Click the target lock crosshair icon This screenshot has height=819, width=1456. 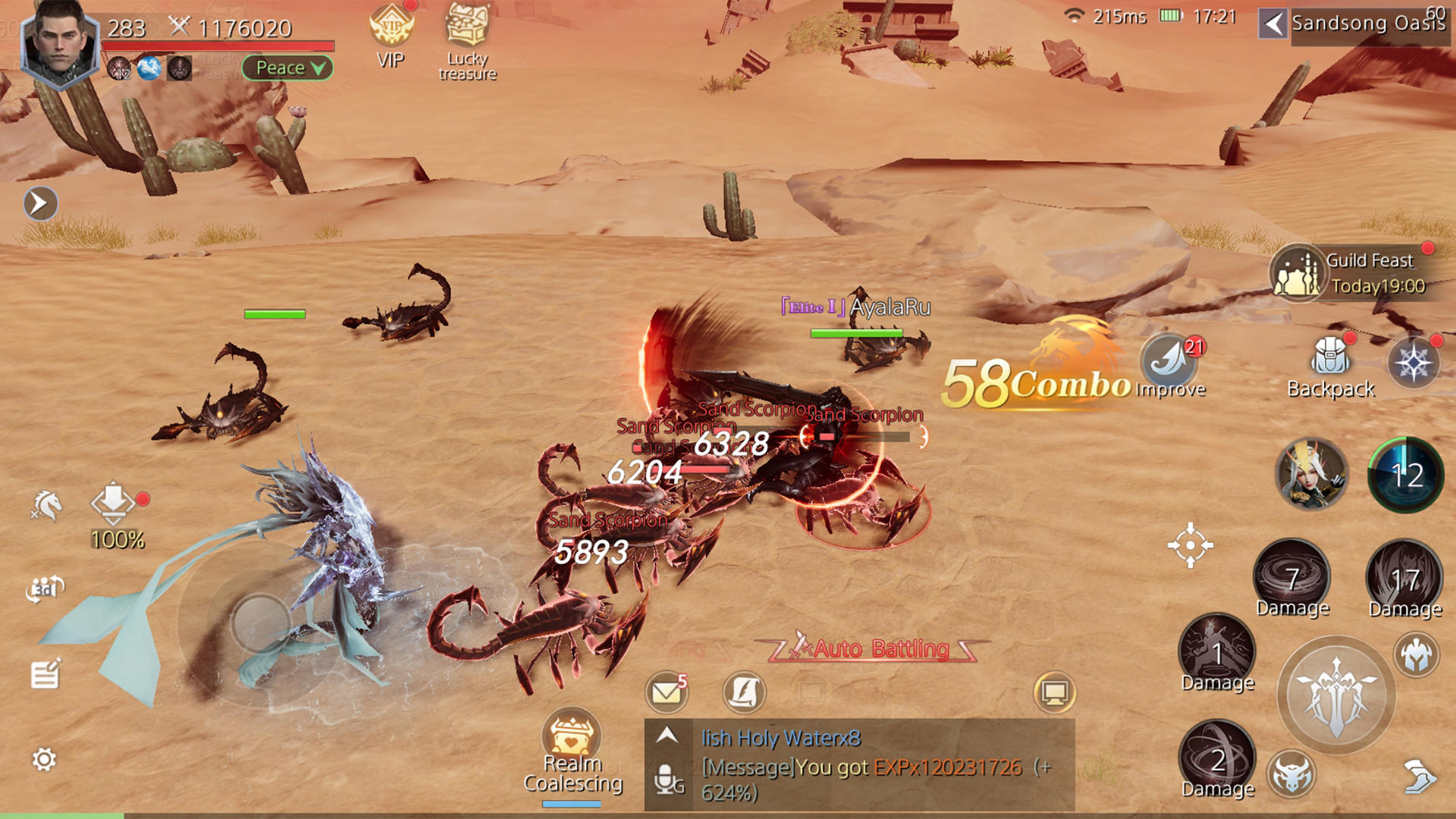(x=1190, y=544)
